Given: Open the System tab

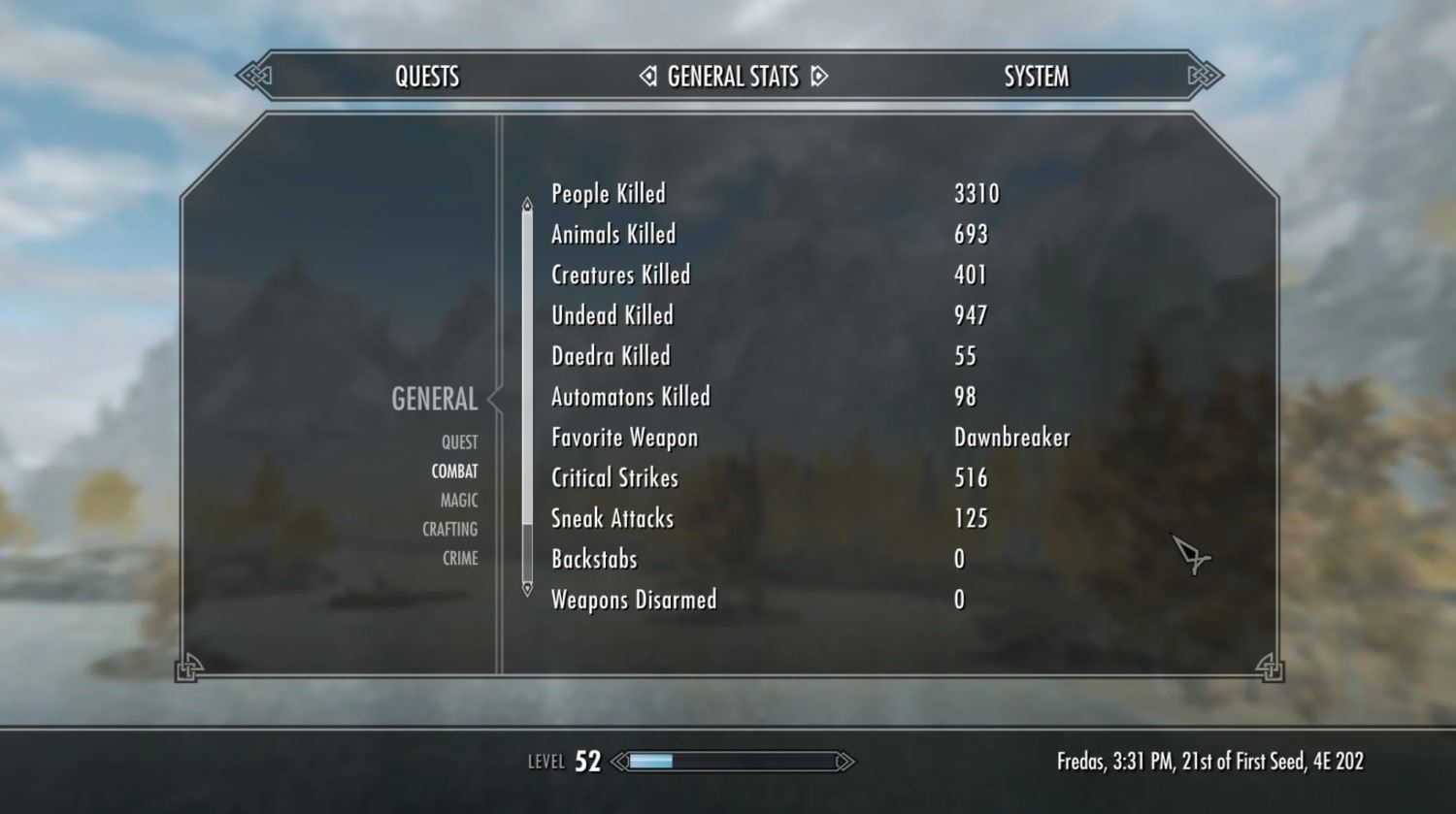Looking at the screenshot, I should coord(1036,77).
